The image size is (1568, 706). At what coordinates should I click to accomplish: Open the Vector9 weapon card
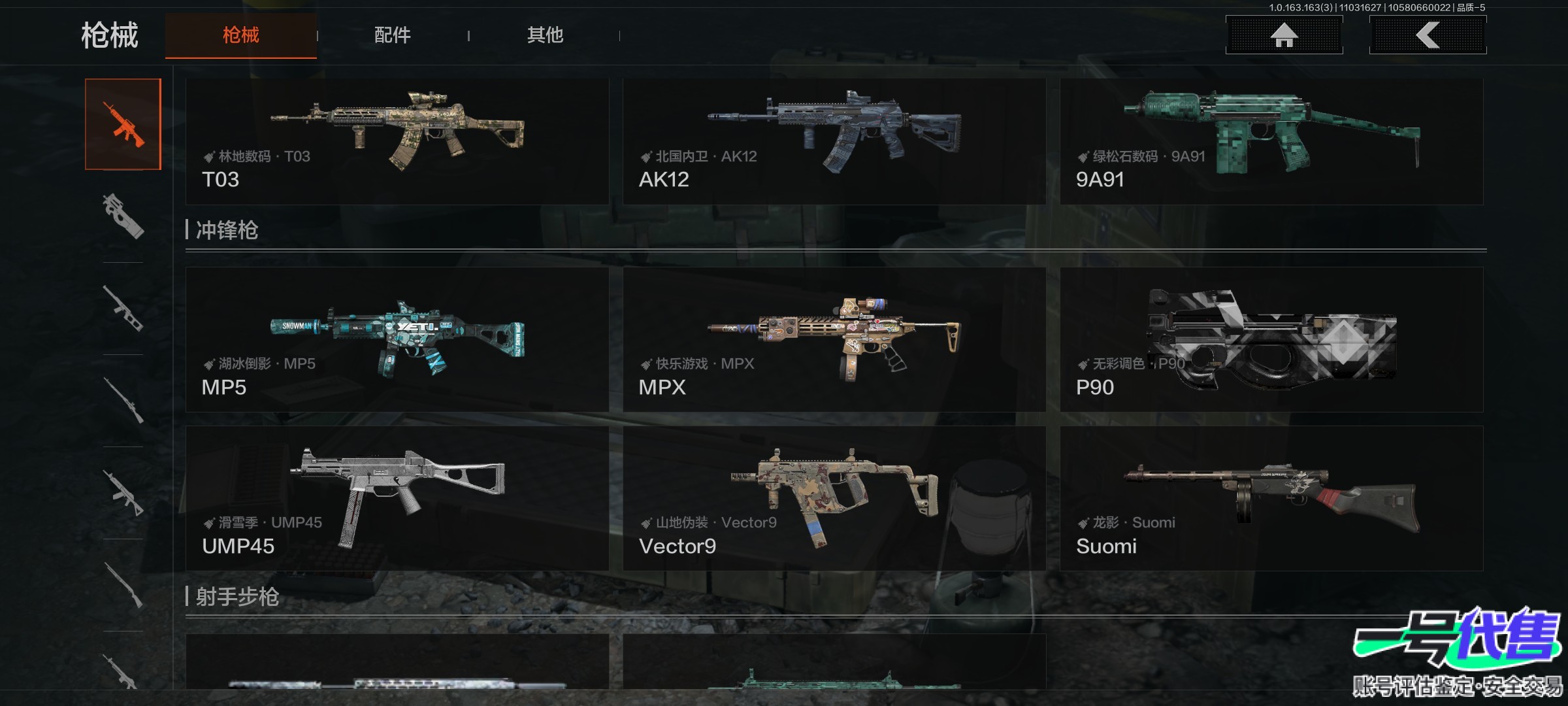pyautogui.click(x=834, y=498)
